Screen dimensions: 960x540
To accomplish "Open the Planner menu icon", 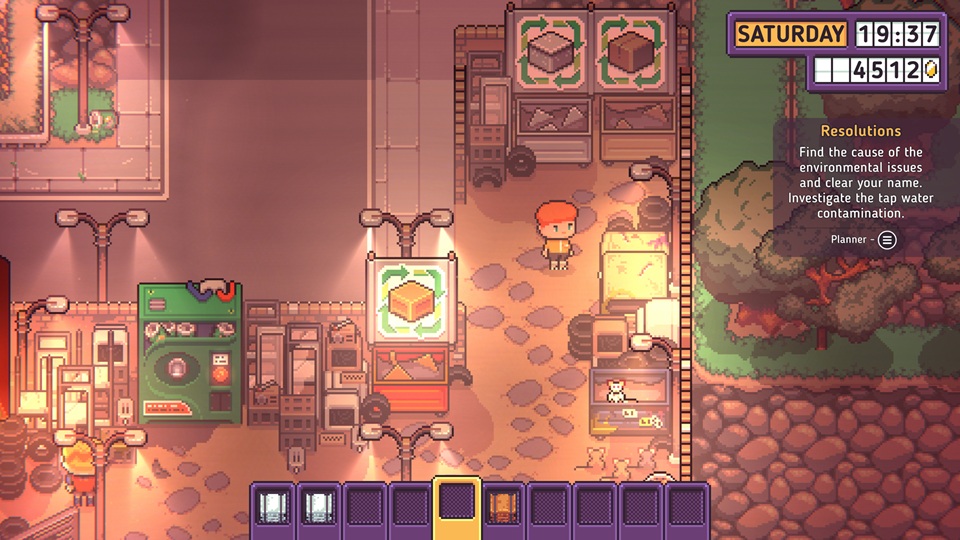I will (x=887, y=240).
